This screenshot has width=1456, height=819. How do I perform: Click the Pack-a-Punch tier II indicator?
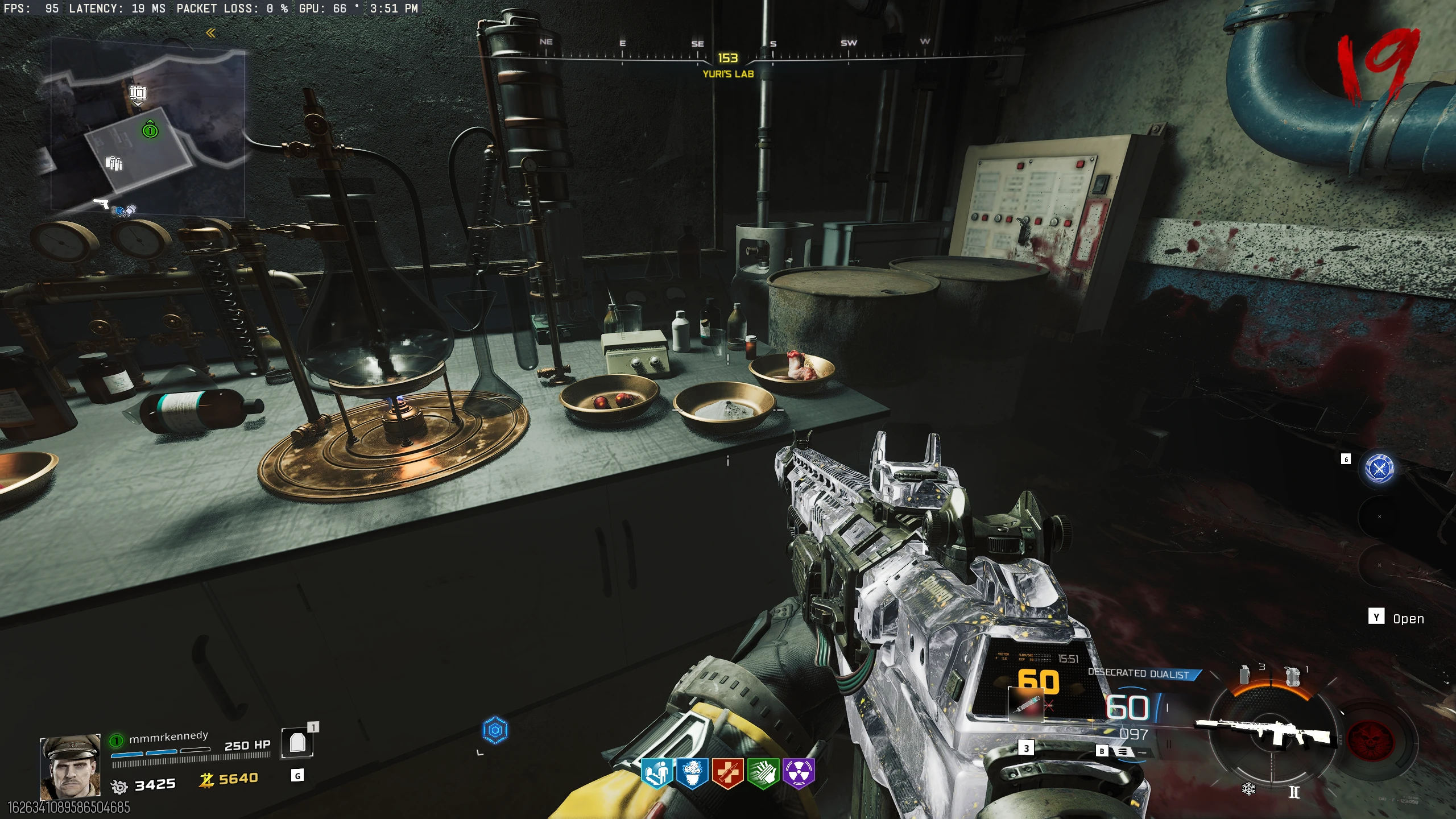pyautogui.click(x=1294, y=792)
